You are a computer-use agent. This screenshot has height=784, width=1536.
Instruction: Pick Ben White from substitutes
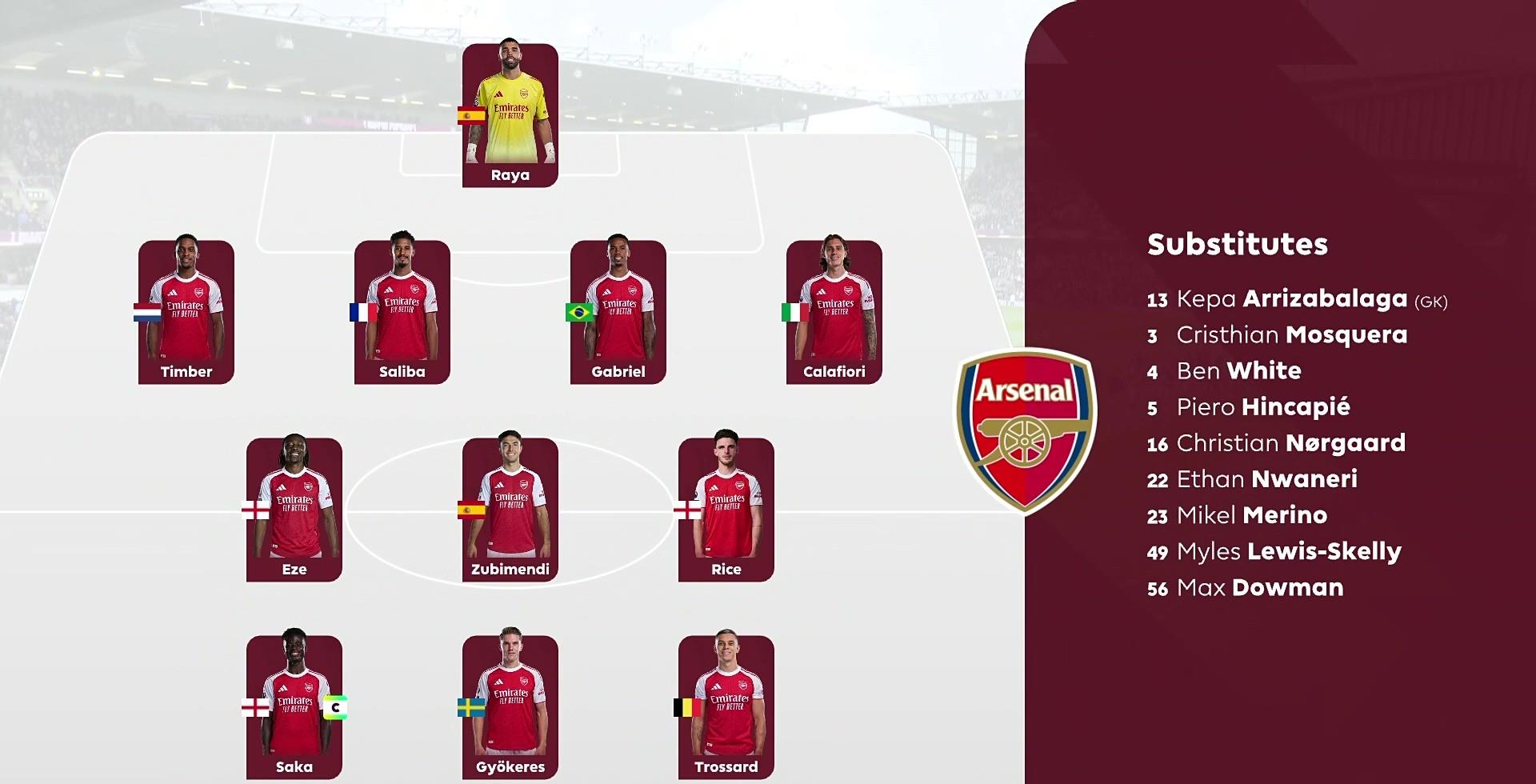(1224, 371)
